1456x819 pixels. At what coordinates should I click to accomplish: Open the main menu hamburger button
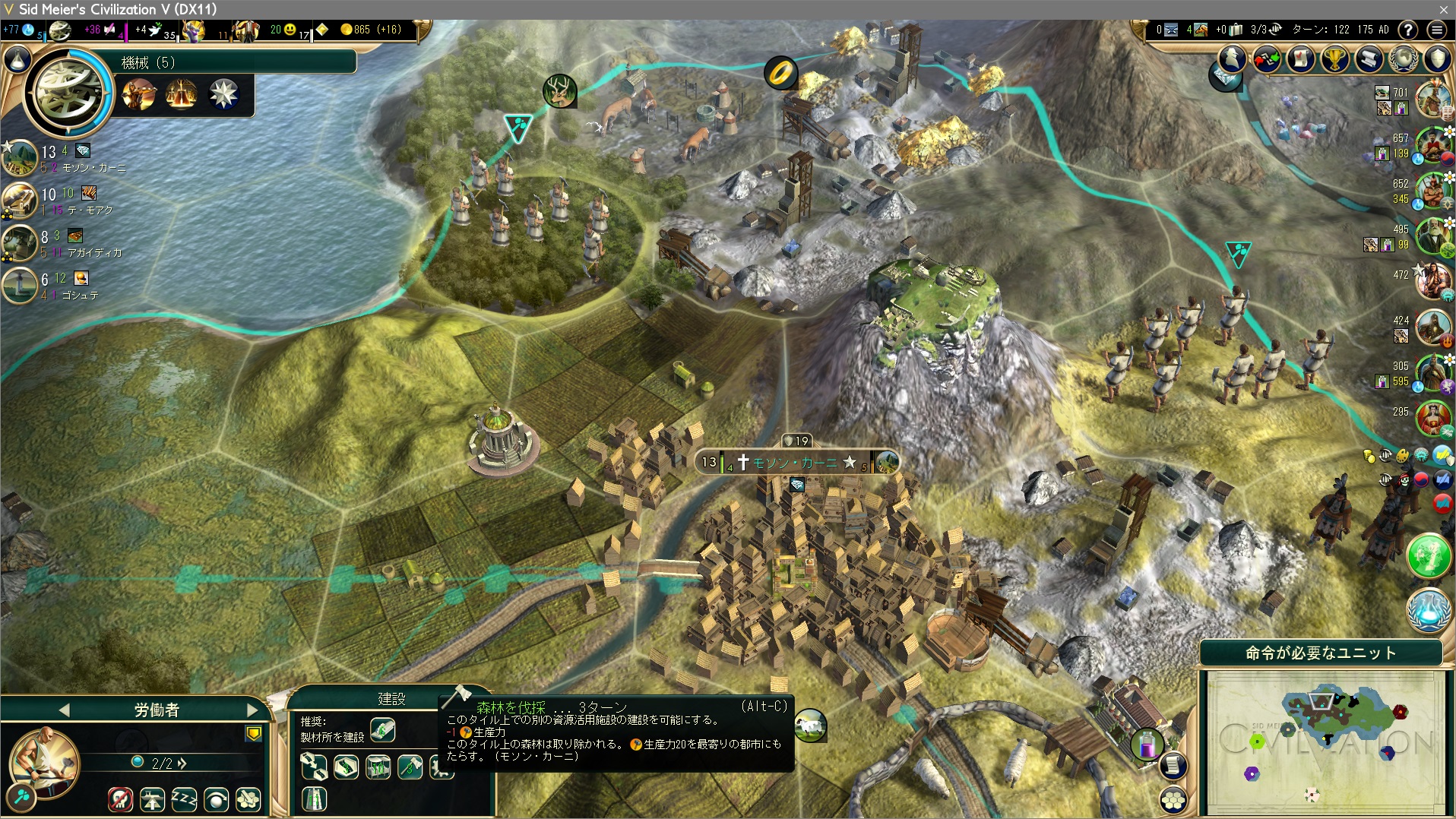pyautogui.click(x=1436, y=30)
